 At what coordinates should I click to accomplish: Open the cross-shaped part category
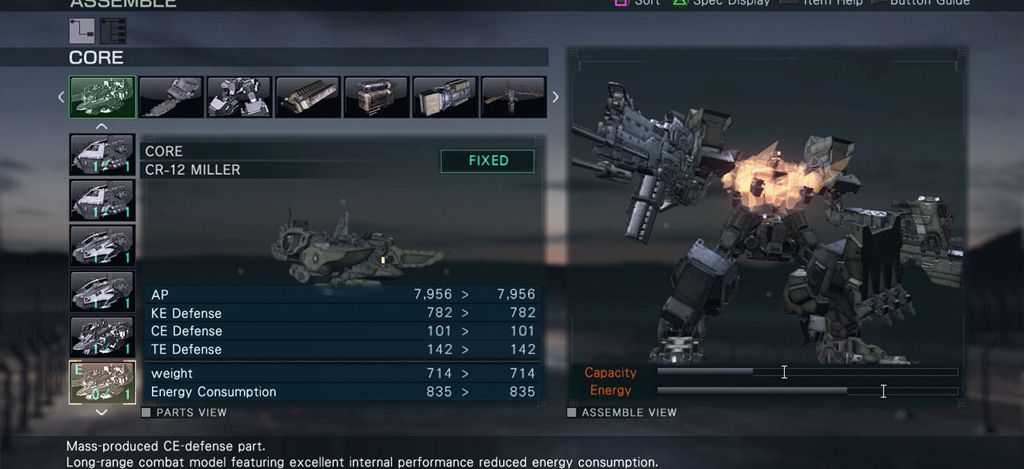[x=513, y=97]
